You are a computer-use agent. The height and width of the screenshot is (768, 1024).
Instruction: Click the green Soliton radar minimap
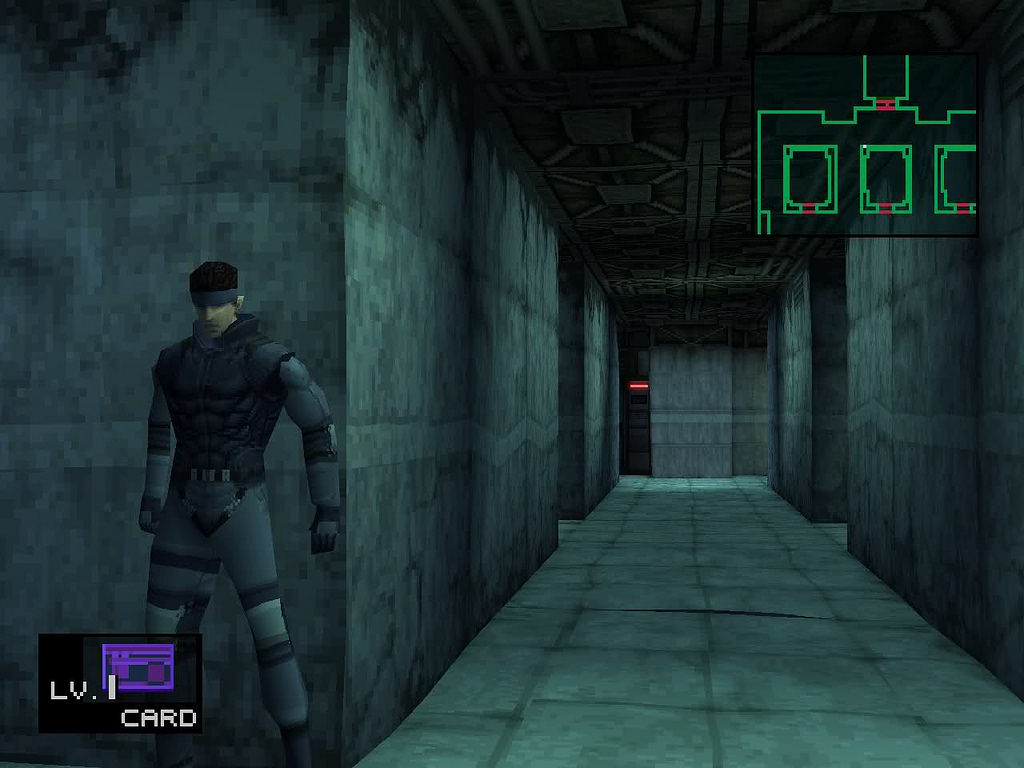[x=865, y=144]
